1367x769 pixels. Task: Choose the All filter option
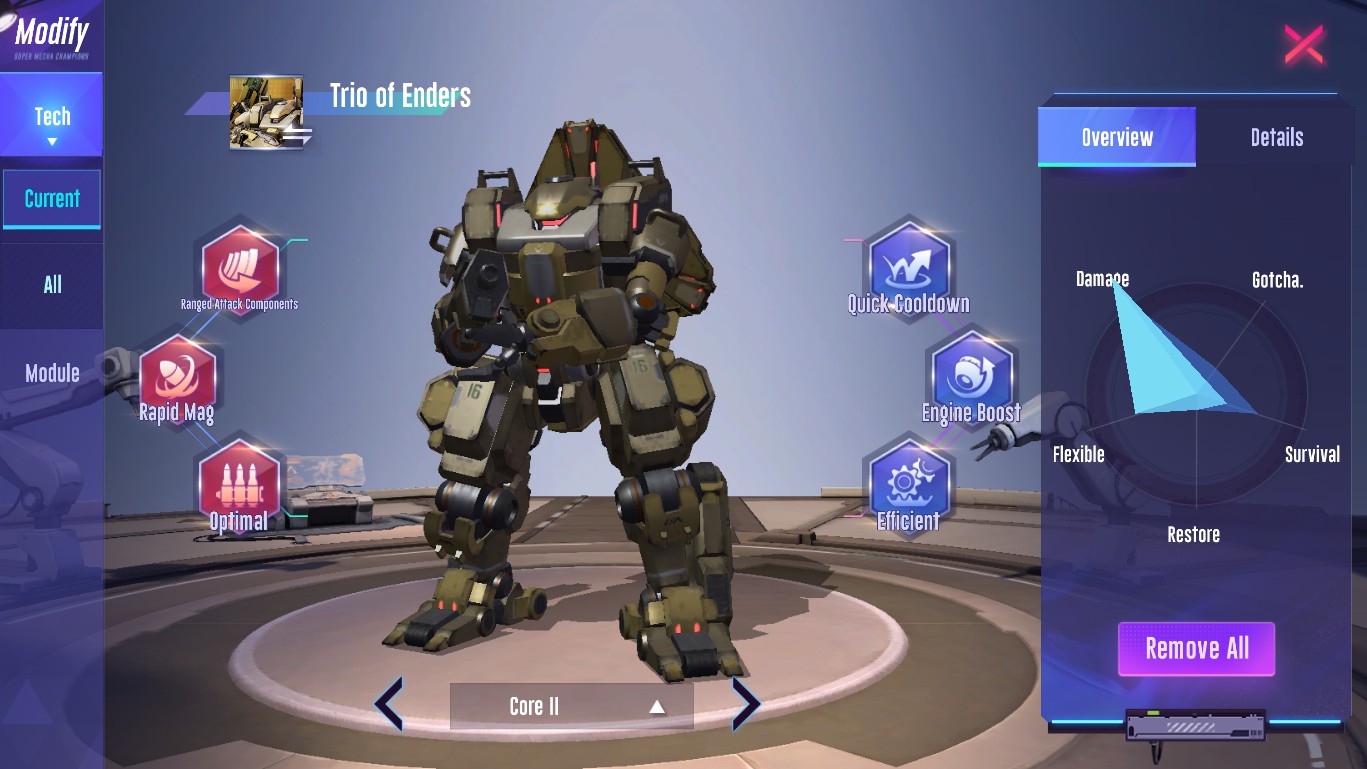(x=52, y=285)
